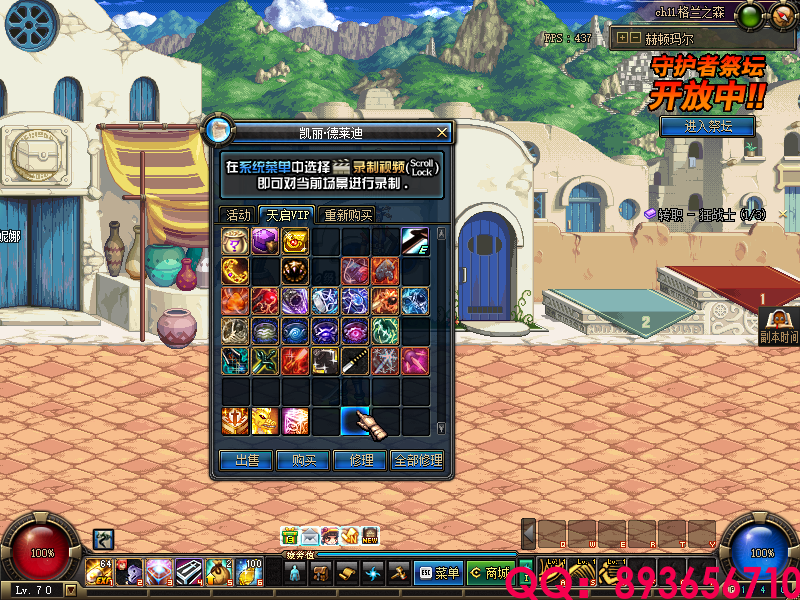The height and width of the screenshot is (600, 800).
Task: Switch to the 活动 tab
Action: pyautogui.click(x=238, y=215)
